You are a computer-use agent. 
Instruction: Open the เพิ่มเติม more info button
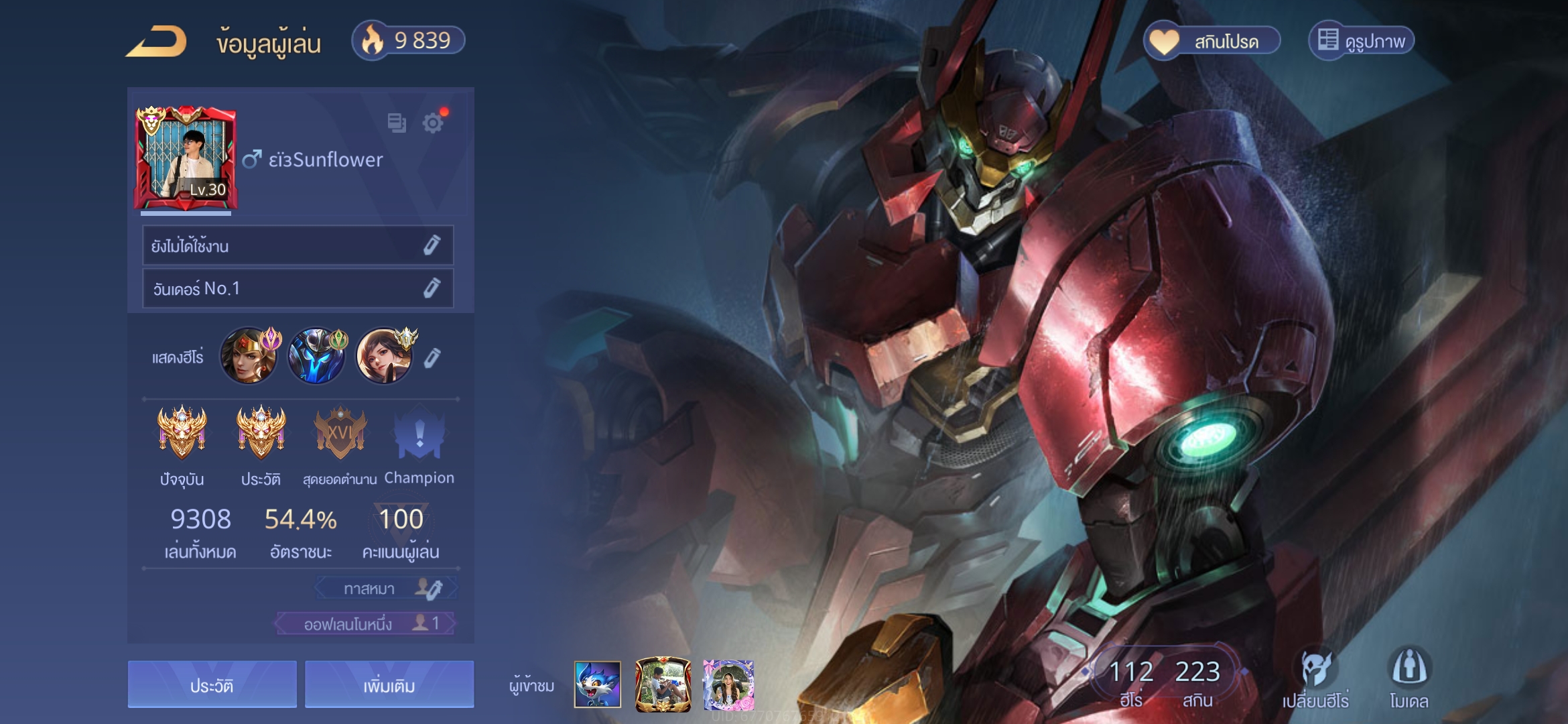389,685
